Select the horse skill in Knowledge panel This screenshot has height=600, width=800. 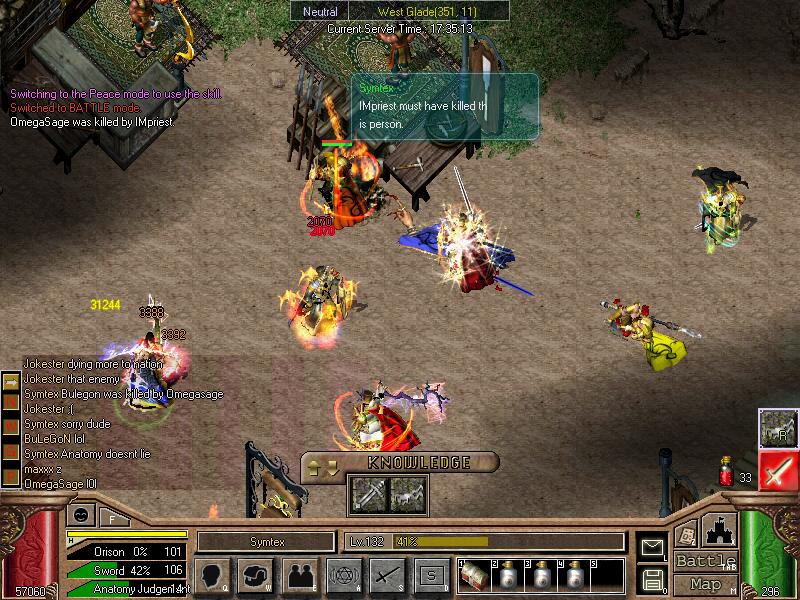pyautogui.click(x=404, y=492)
